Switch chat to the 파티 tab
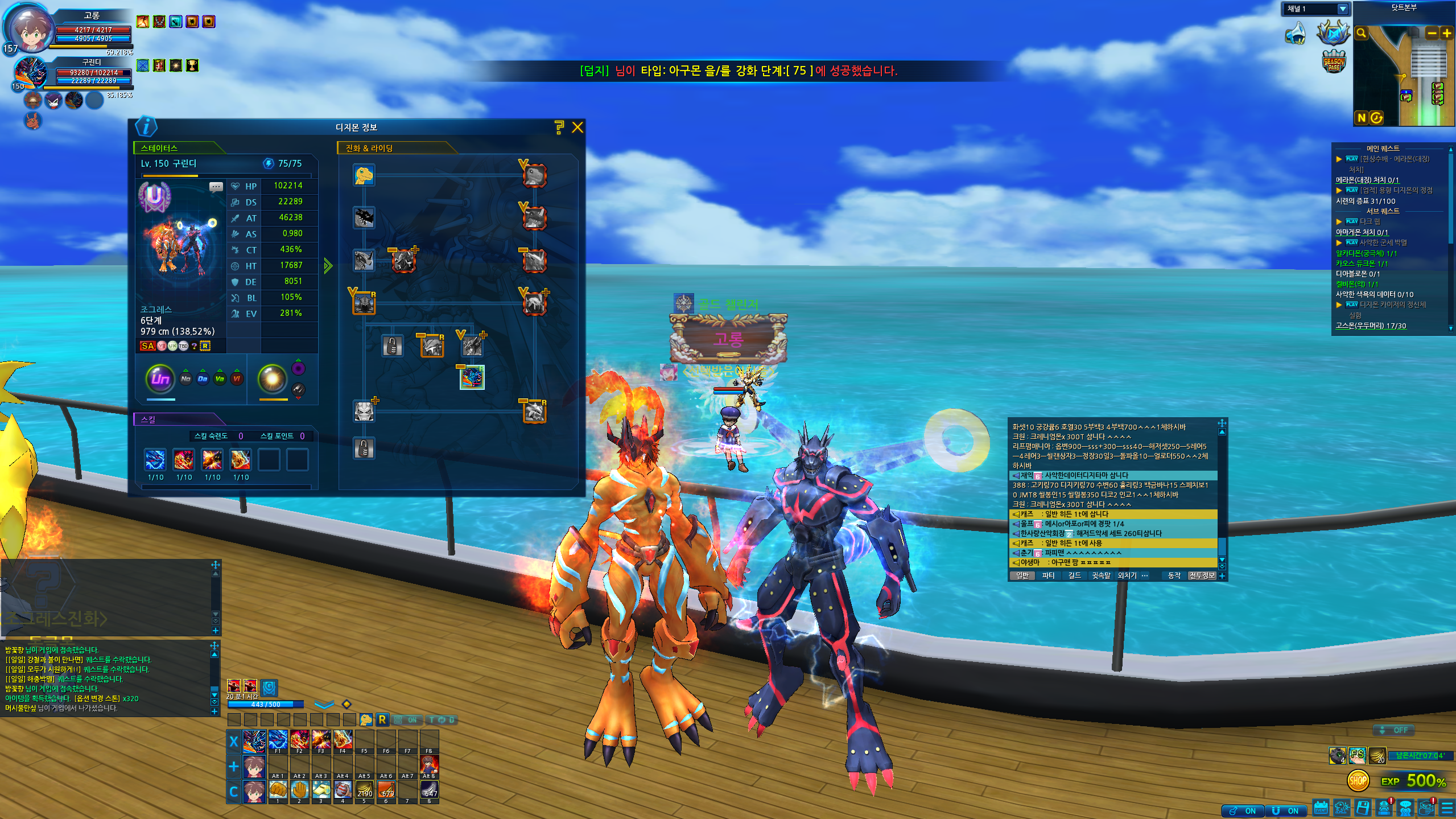Image resolution: width=1456 pixels, height=819 pixels. [1047, 575]
